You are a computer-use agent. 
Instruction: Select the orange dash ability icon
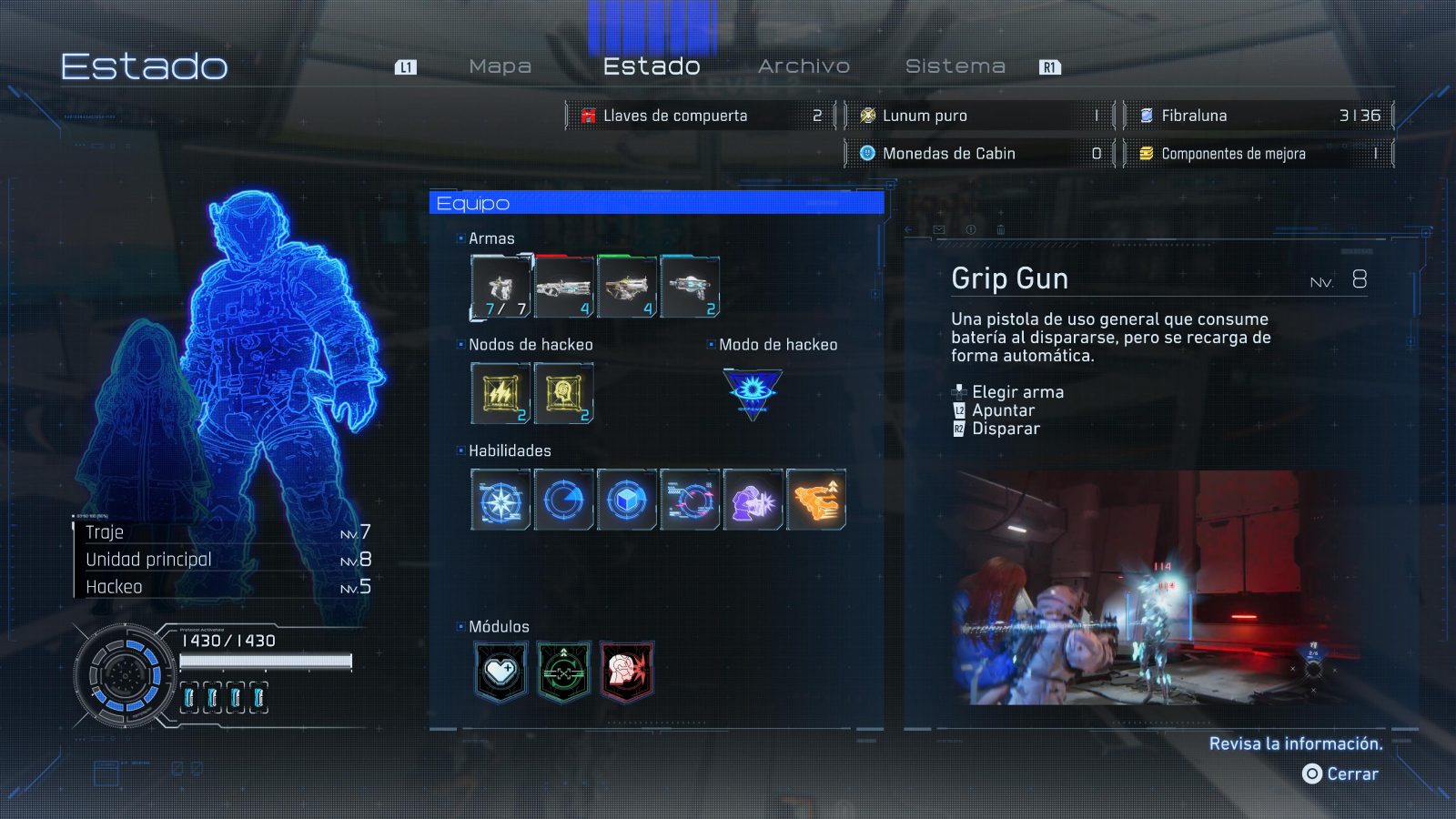[x=815, y=500]
